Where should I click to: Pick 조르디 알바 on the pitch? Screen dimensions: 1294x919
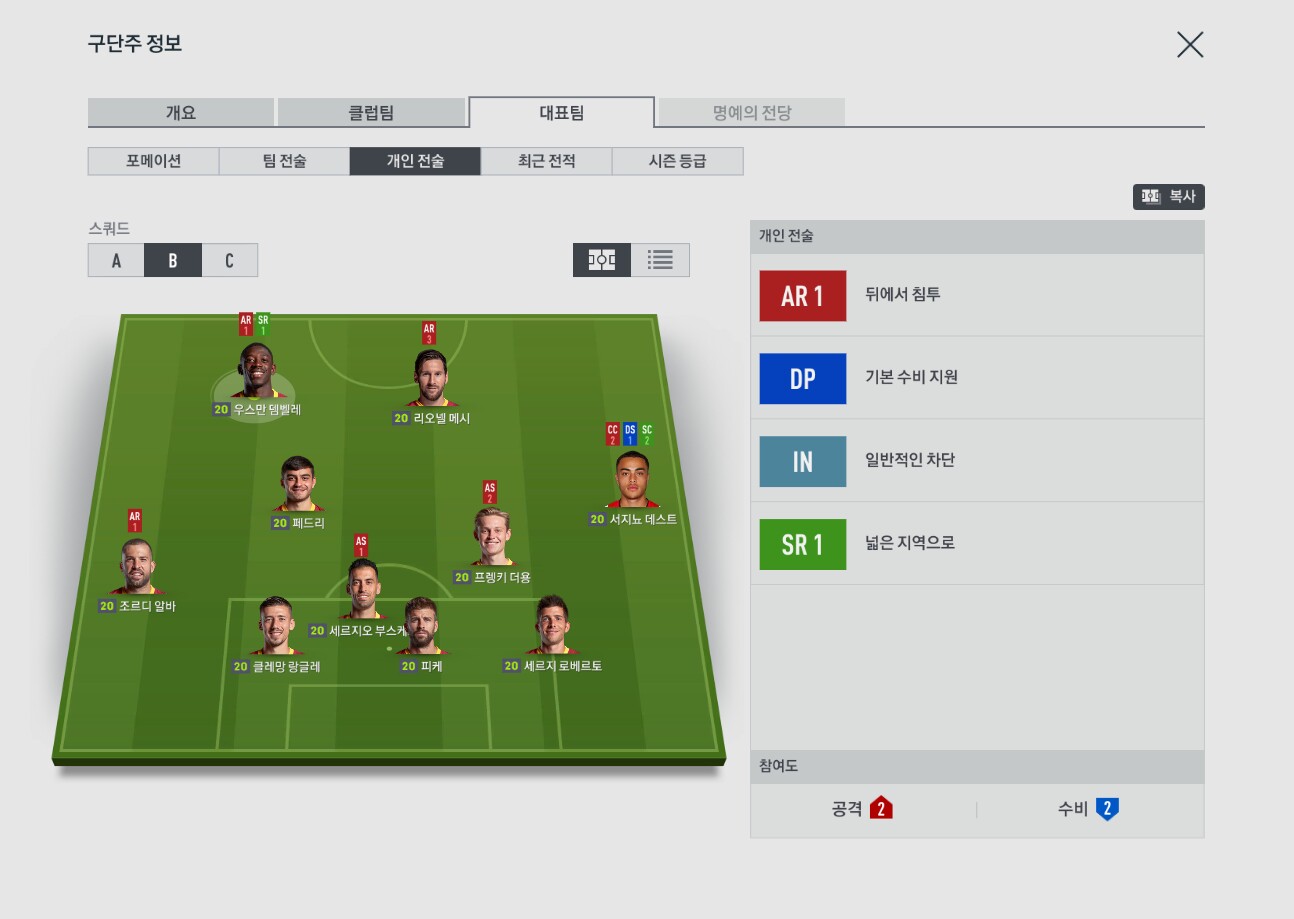click(136, 570)
